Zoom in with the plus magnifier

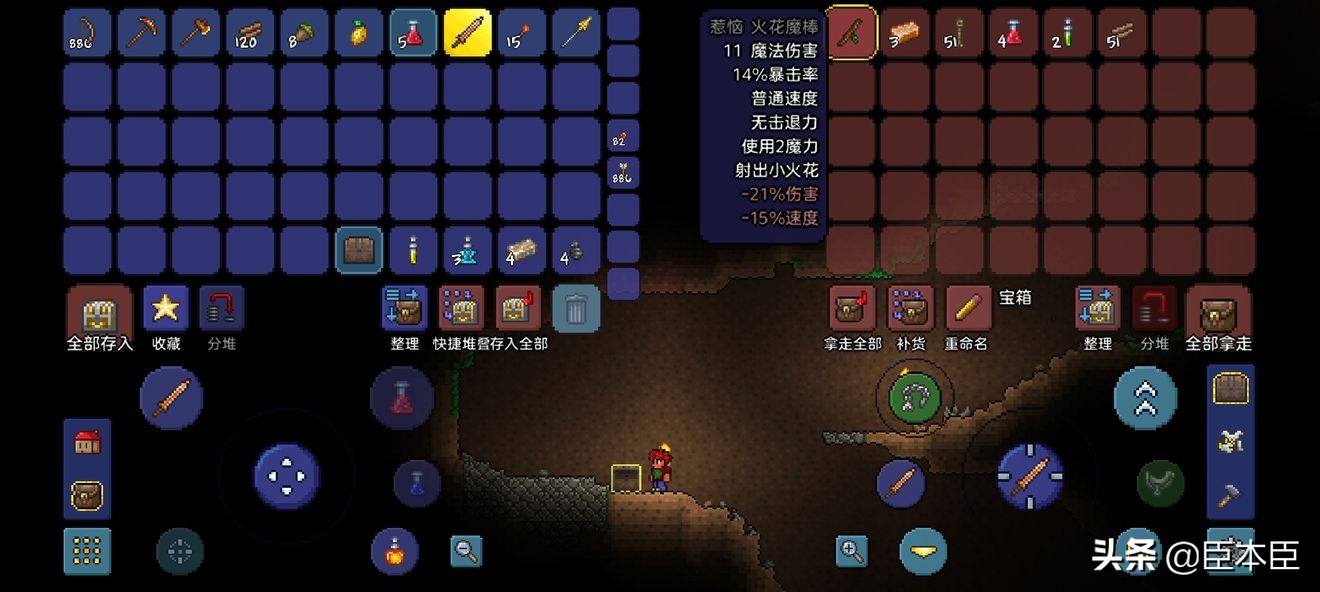pos(852,550)
